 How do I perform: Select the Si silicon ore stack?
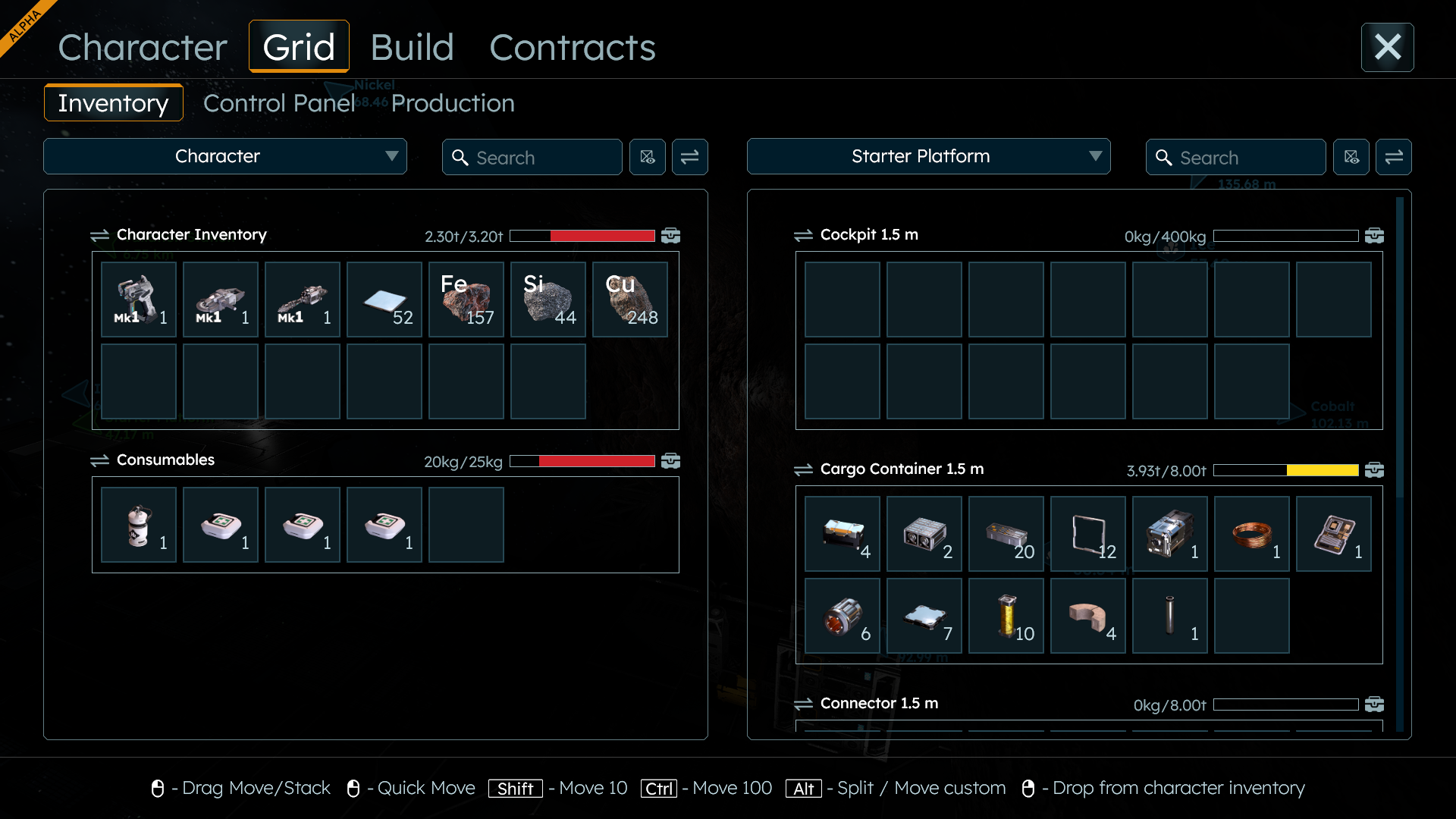click(548, 300)
